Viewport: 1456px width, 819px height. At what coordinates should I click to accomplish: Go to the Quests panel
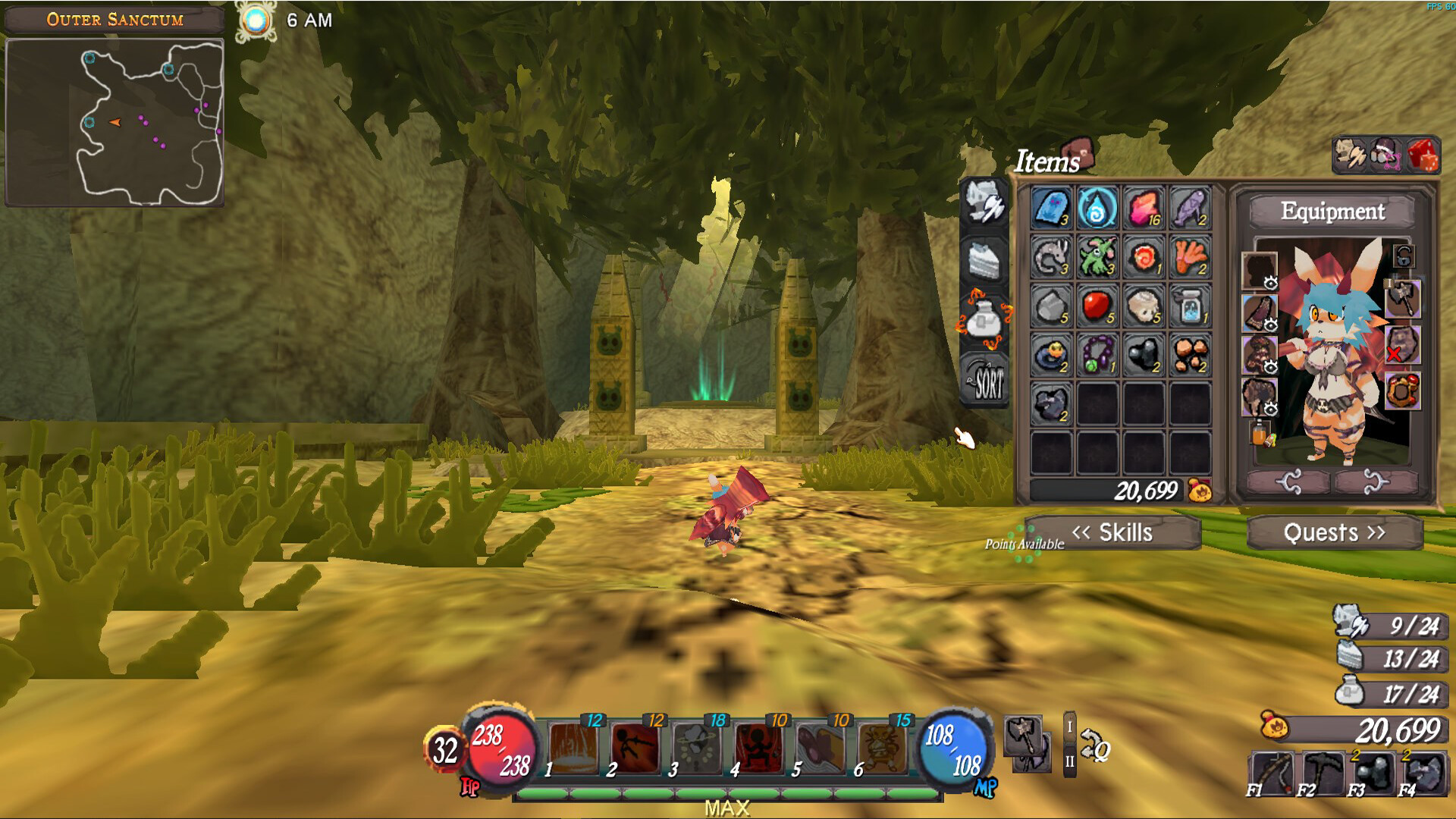pyautogui.click(x=1334, y=532)
